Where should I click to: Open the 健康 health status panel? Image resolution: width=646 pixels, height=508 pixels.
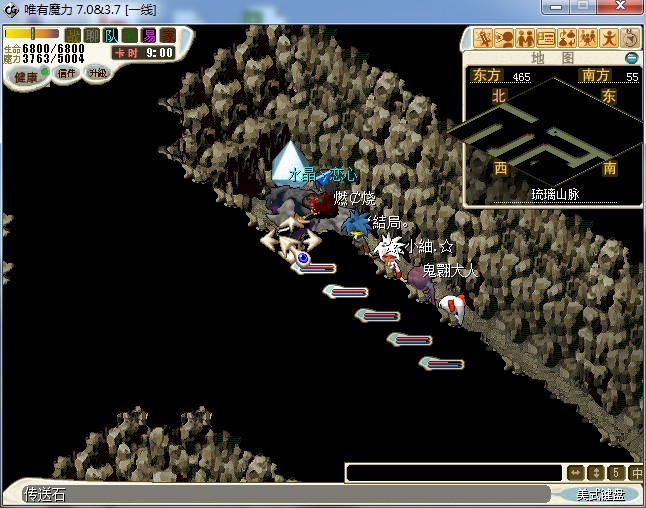(25, 77)
